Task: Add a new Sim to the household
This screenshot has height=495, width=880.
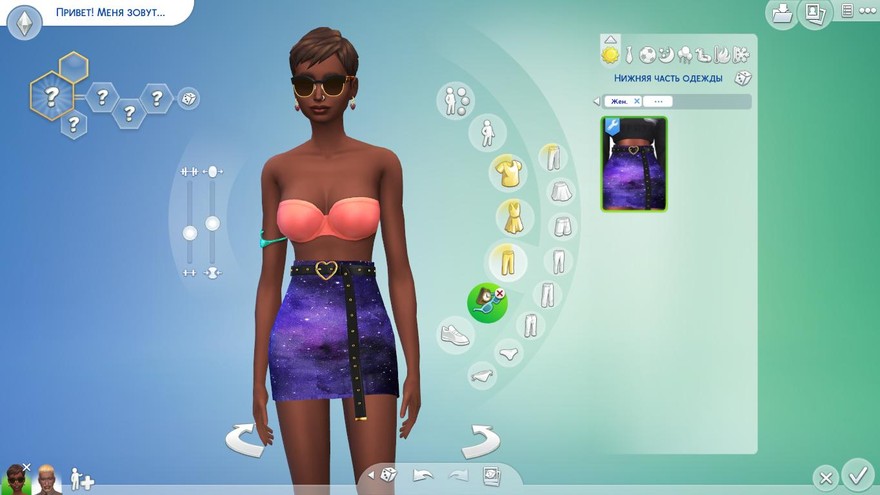Action: [81, 480]
